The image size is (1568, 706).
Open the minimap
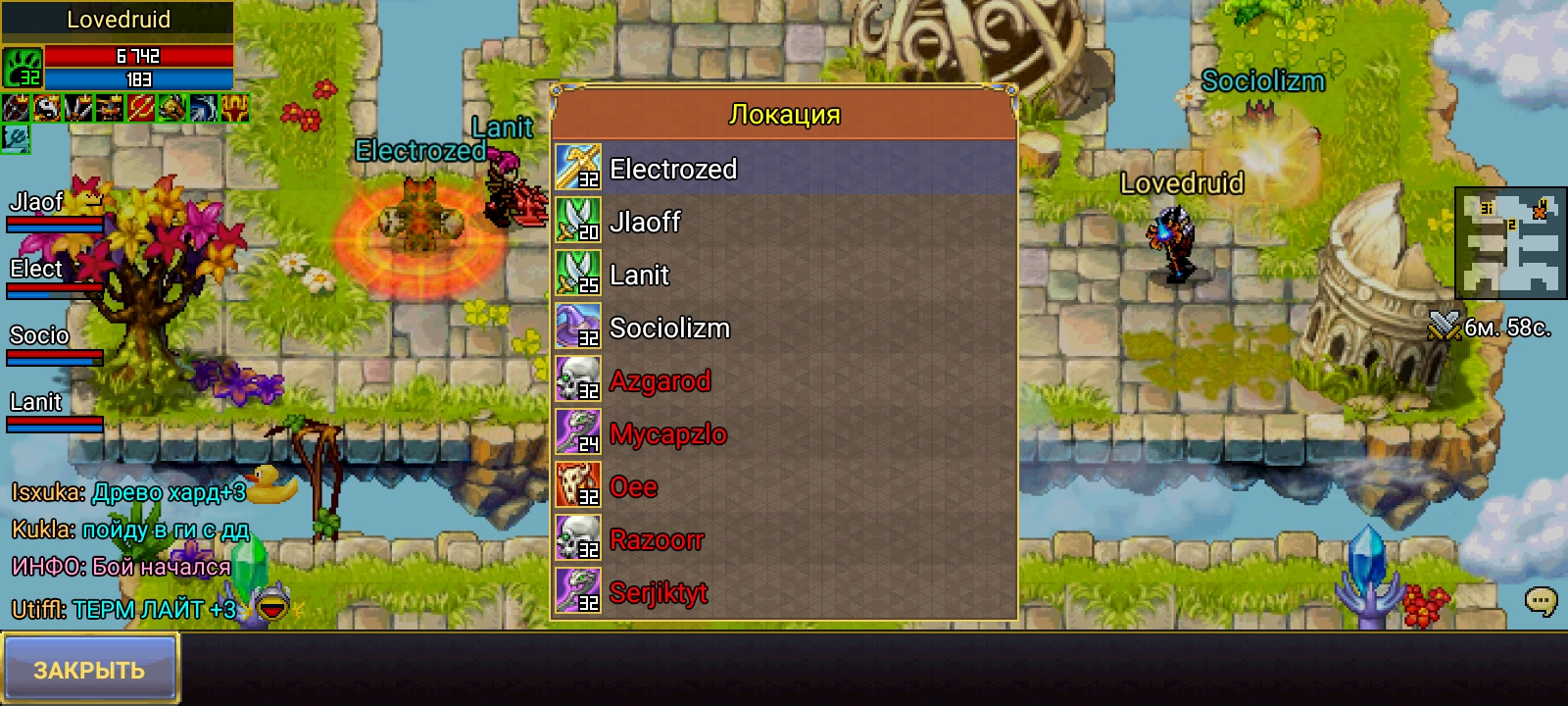tap(1509, 243)
